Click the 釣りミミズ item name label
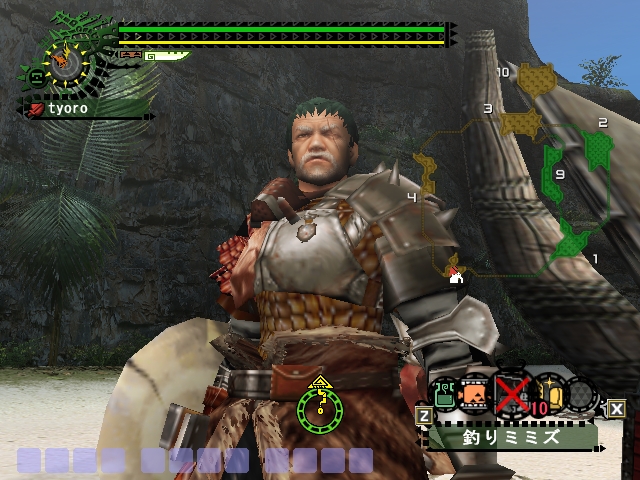Screen dimensions: 640x480 [512, 436]
